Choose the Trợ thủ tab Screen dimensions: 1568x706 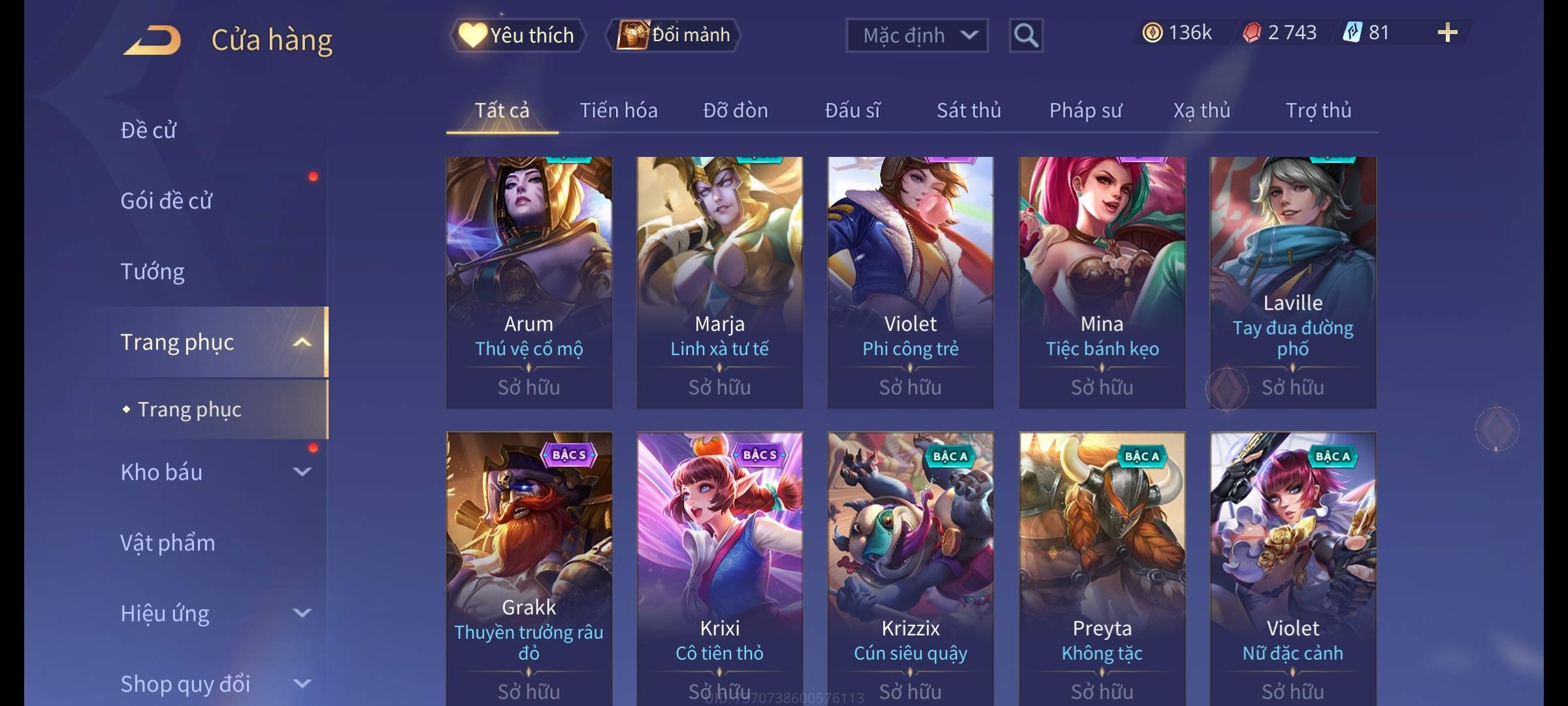coord(1318,110)
